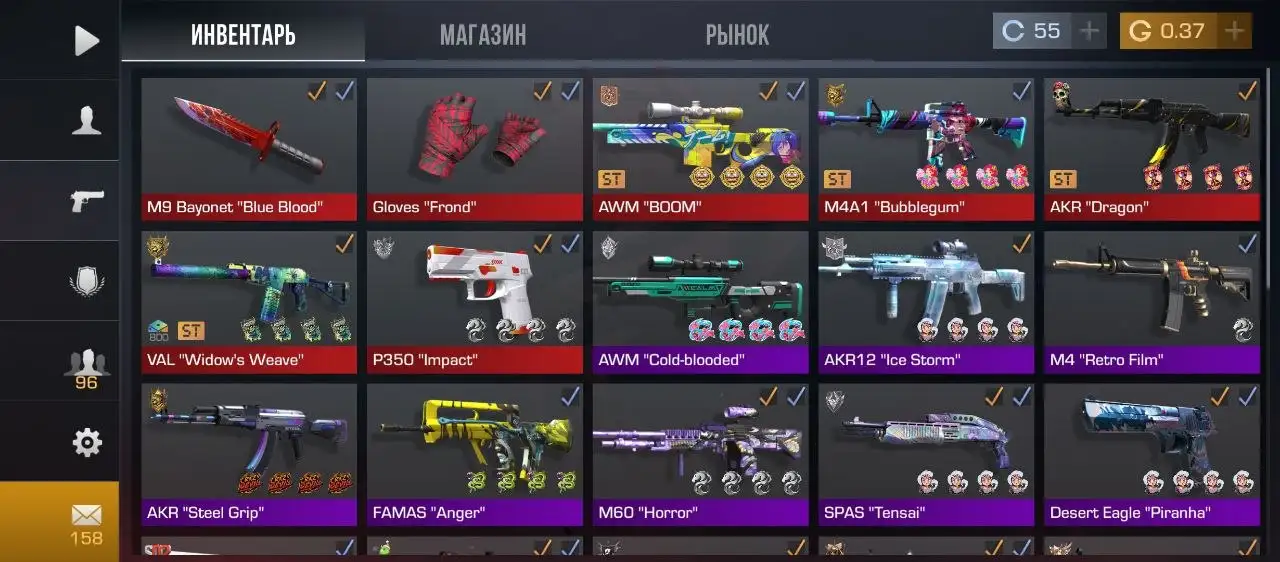Click the play arrow button in sidebar
Viewport: 1280px width, 562px height.
(x=87, y=40)
